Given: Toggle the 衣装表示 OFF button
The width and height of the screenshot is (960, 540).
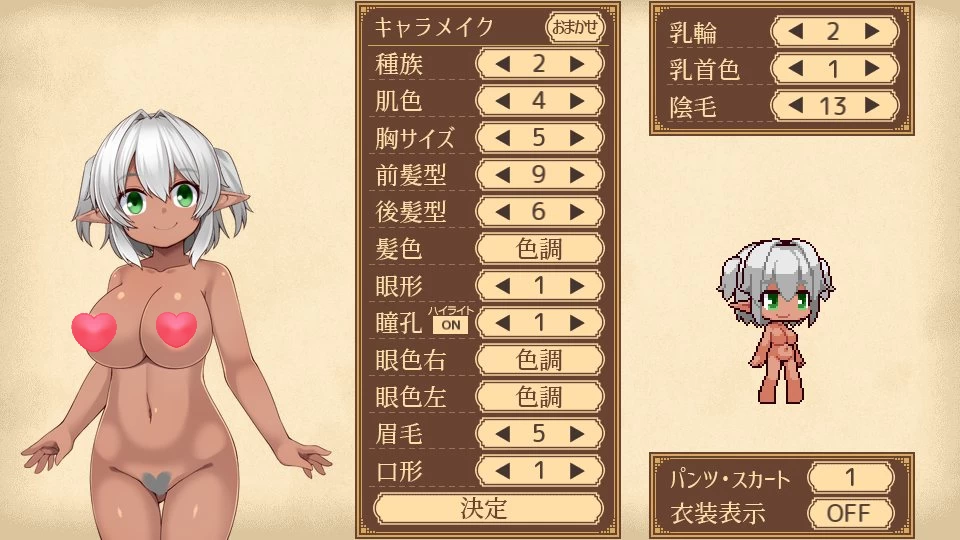Looking at the screenshot, I should point(851,514).
